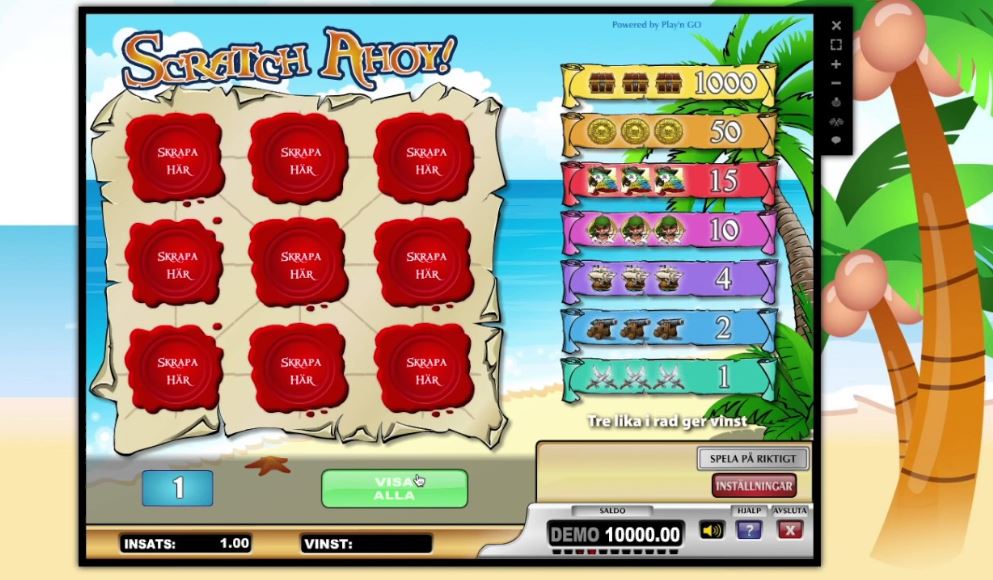Screen dimensions: 993x580
Task: Open the Inställningar settings
Action: coord(754,486)
